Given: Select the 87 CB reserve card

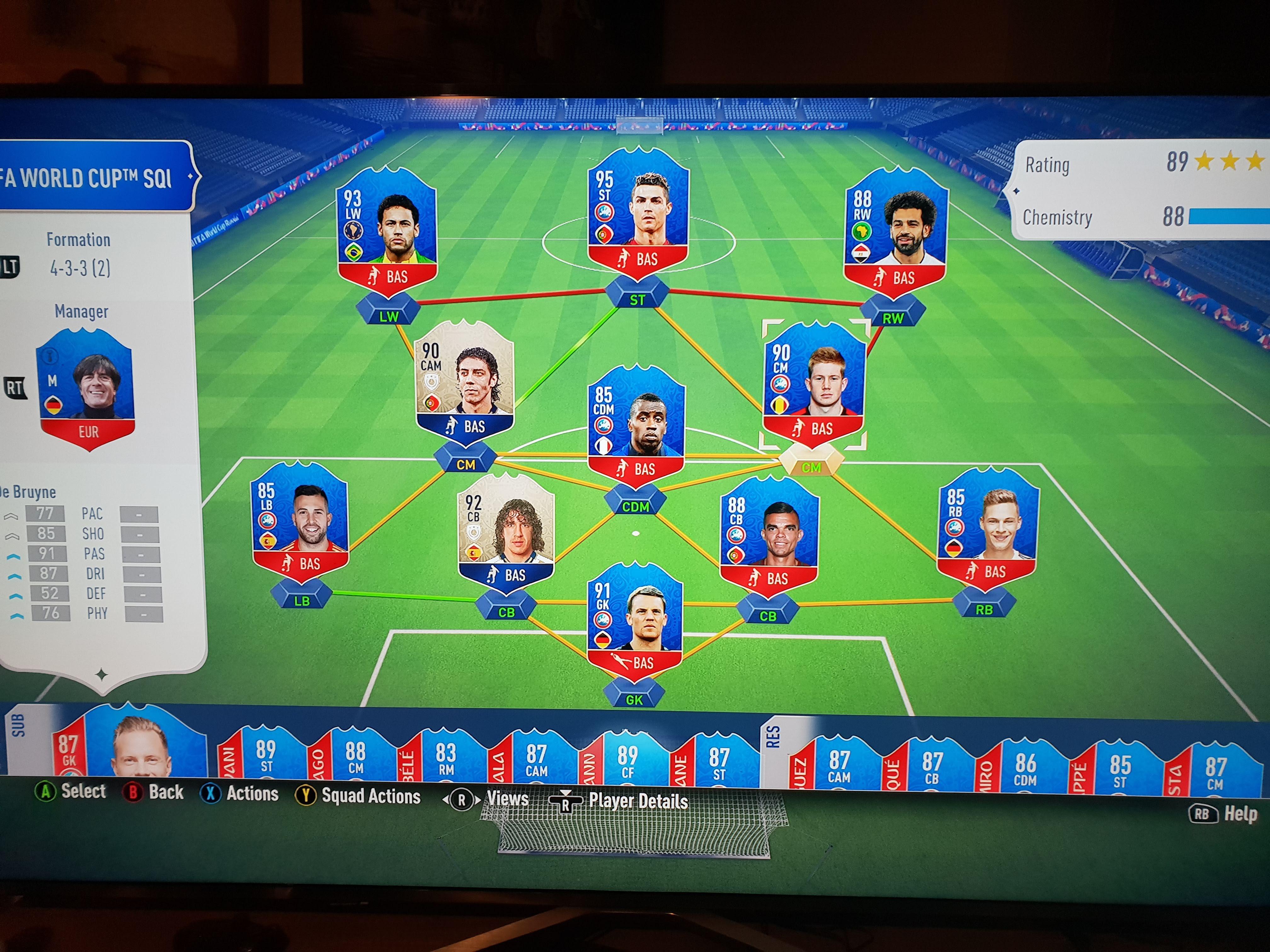Looking at the screenshot, I should [931, 766].
